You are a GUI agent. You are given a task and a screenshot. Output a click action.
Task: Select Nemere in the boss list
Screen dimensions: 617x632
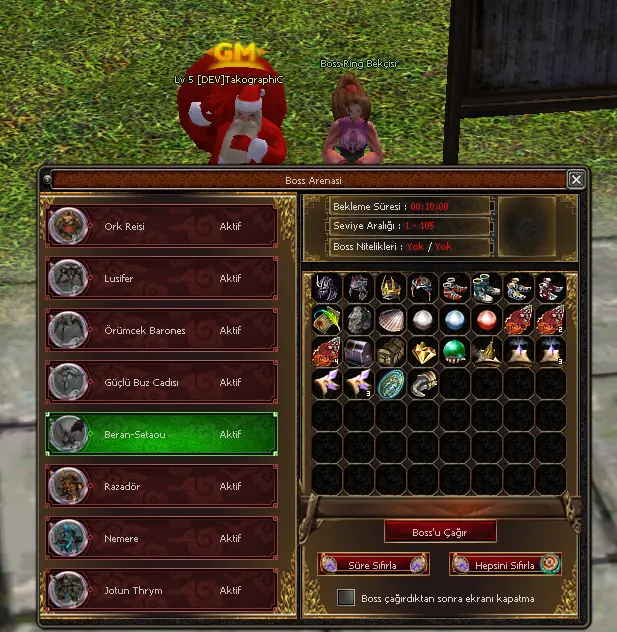(x=161, y=539)
